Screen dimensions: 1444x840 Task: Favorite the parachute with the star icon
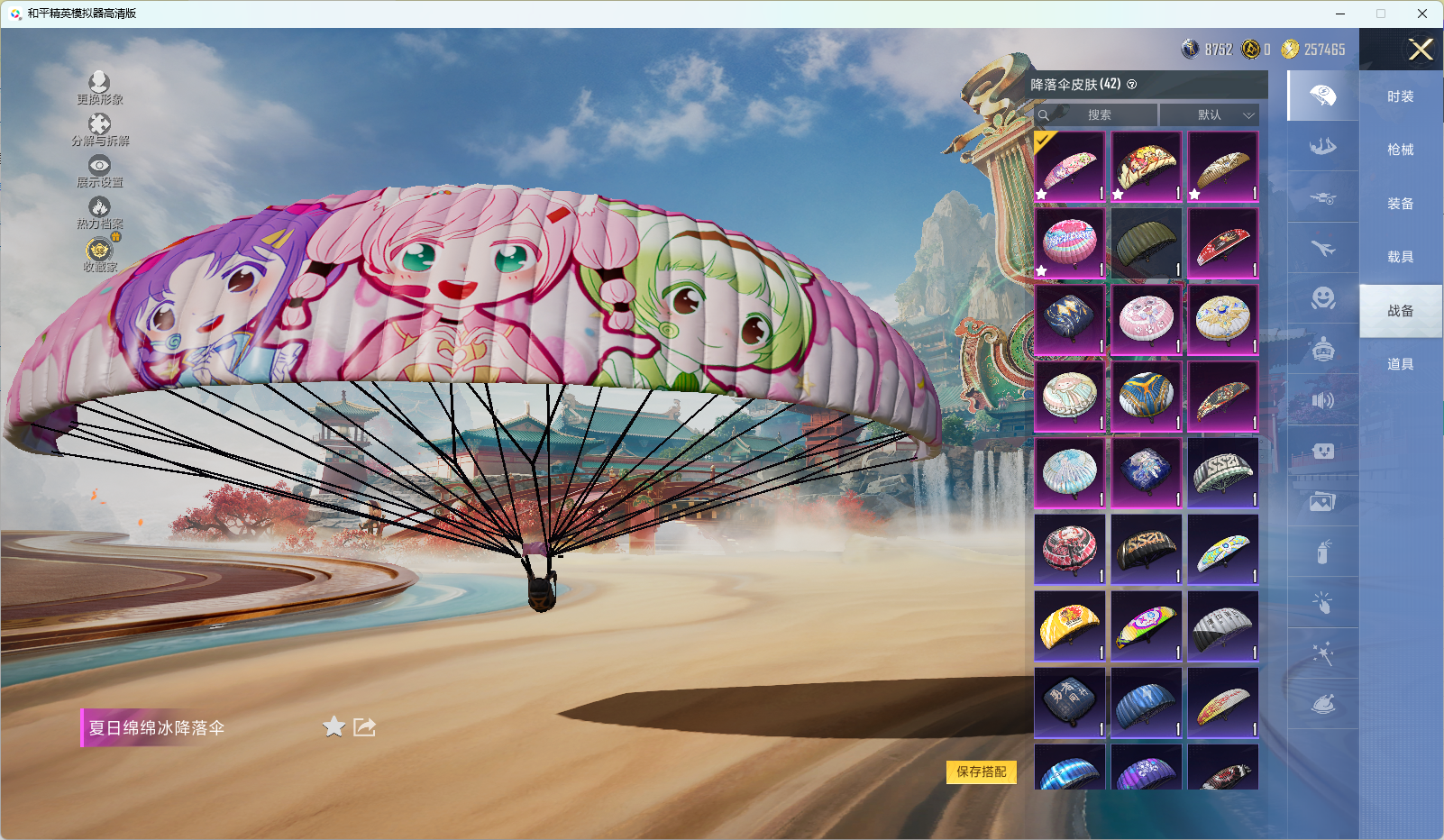pyautogui.click(x=334, y=726)
